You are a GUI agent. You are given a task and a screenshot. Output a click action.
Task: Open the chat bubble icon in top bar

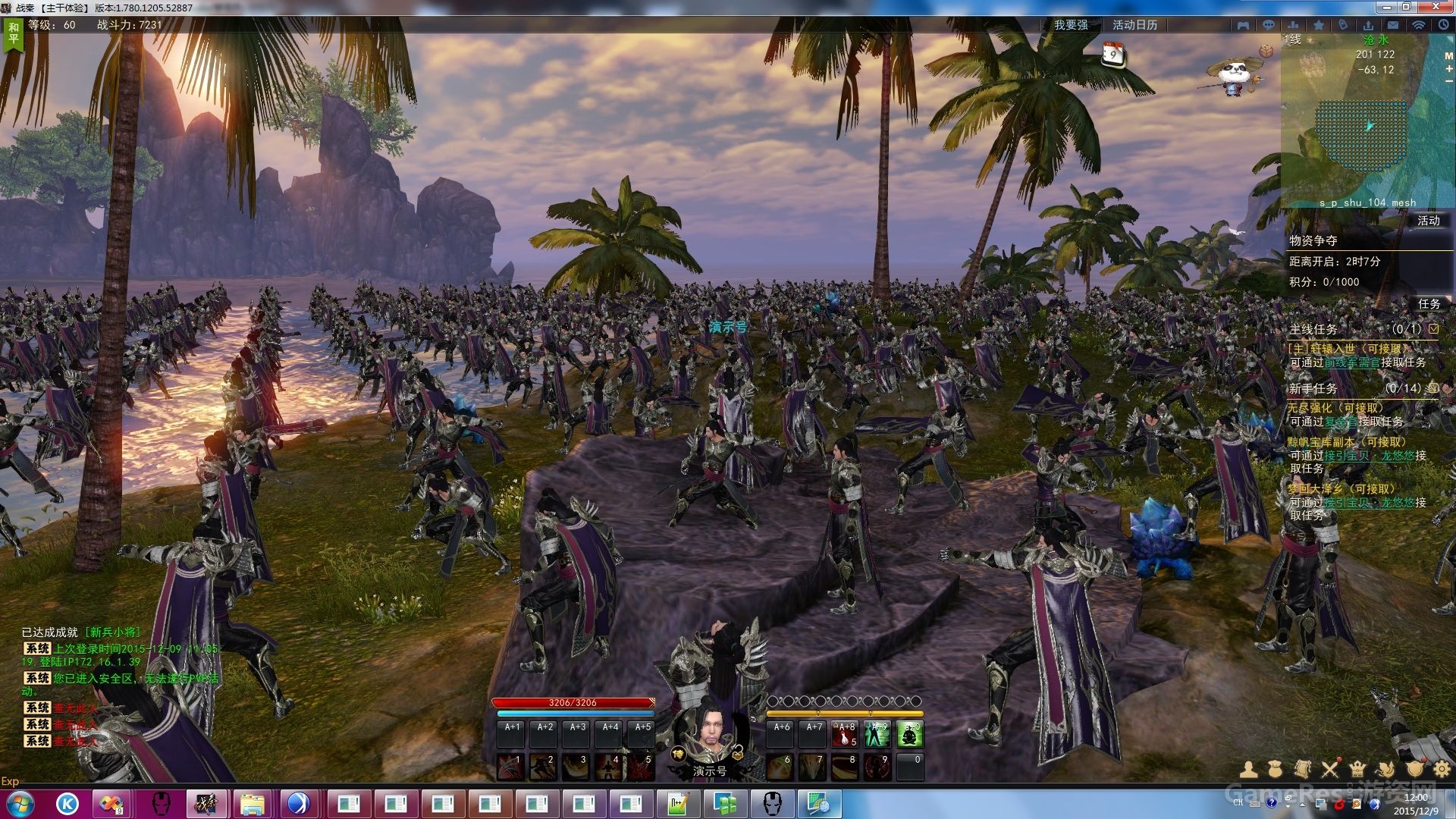pyautogui.click(x=1268, y=25)
